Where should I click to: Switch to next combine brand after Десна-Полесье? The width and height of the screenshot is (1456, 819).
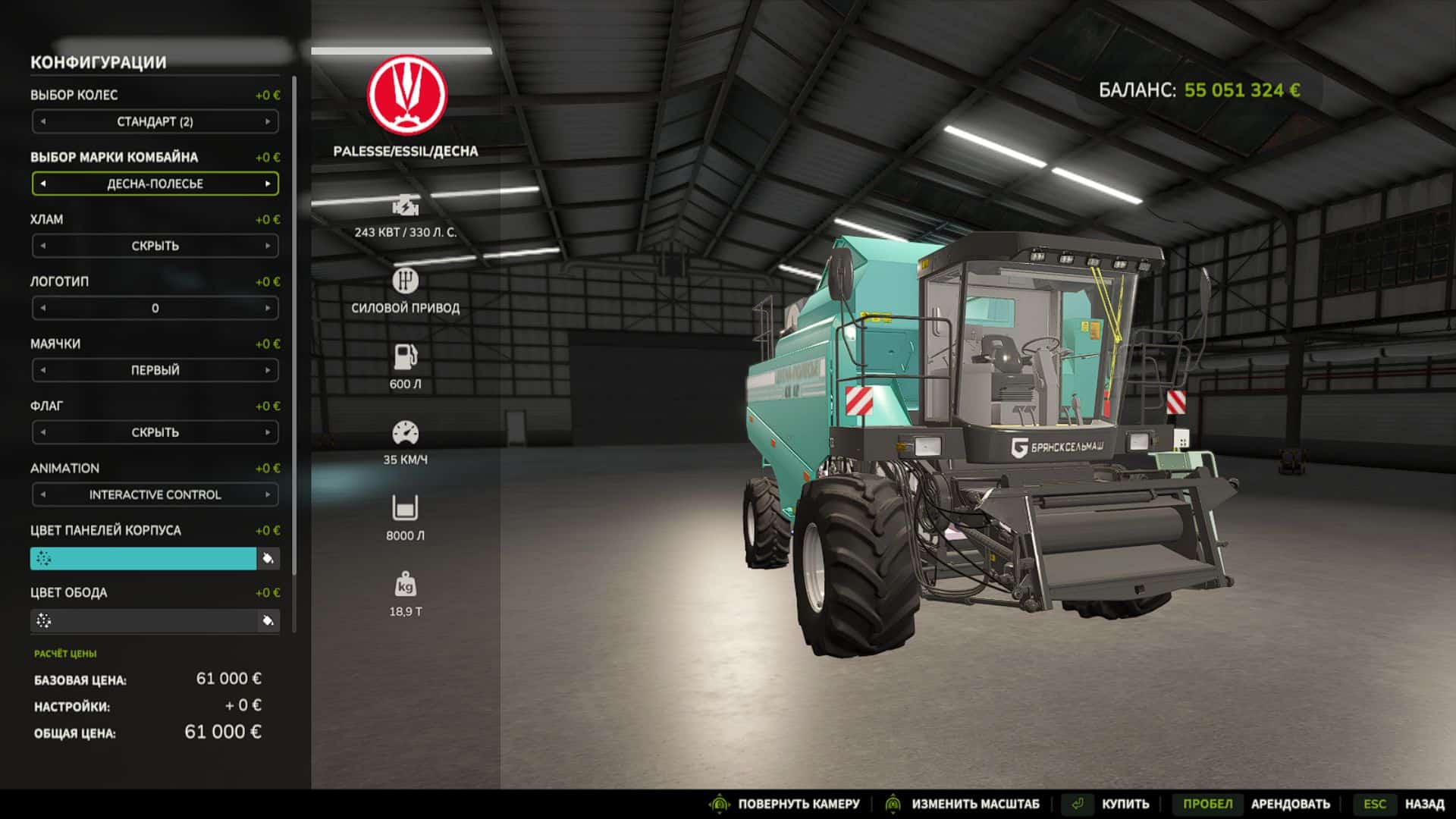point(268,184)
